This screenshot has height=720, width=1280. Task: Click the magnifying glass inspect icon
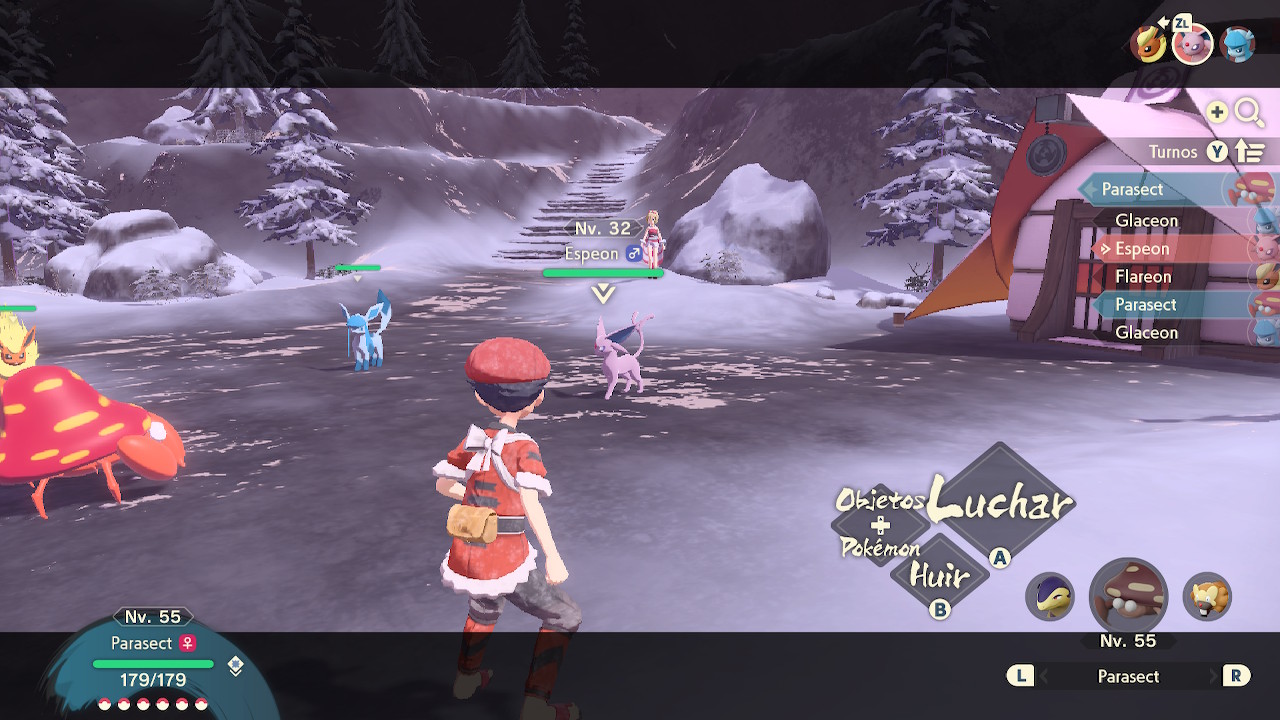click(x=1249, y=112)
